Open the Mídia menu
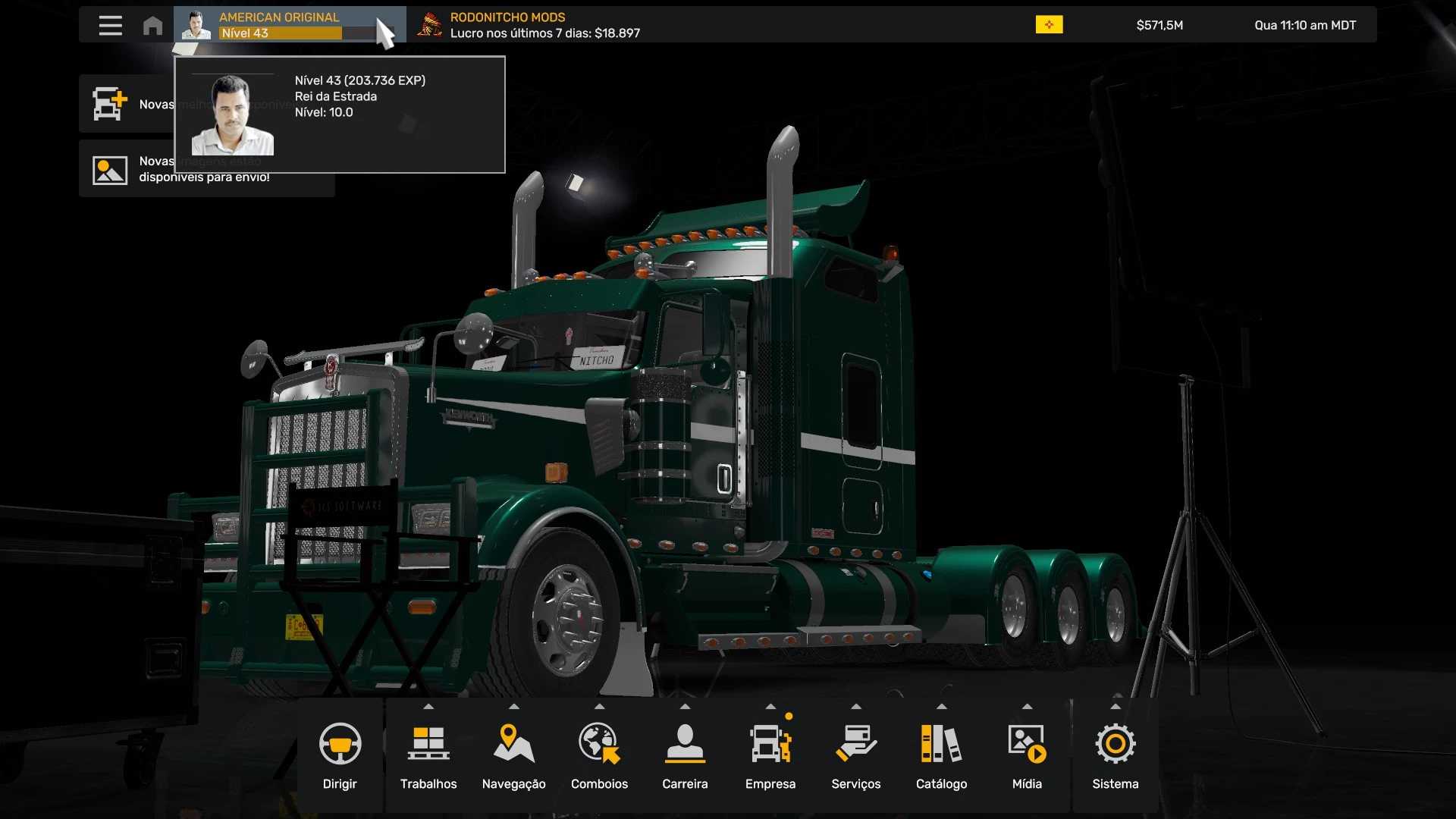The width and height of the screenshot is (1456, 819). coord(1027,756)
